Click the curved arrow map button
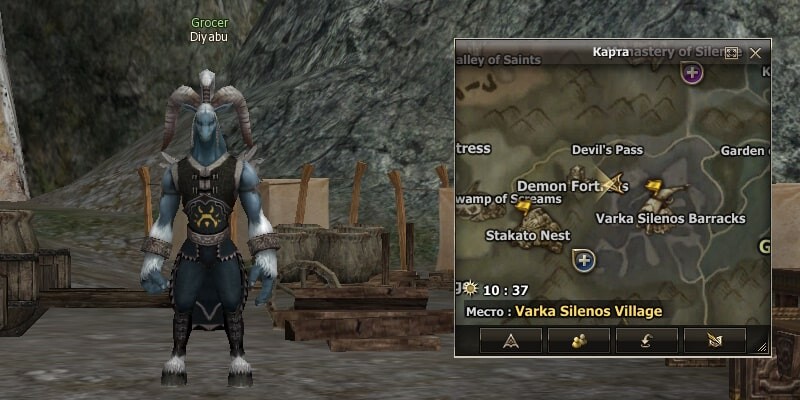The width and height of the screenshot is (800, 400). tap(647, 341)
